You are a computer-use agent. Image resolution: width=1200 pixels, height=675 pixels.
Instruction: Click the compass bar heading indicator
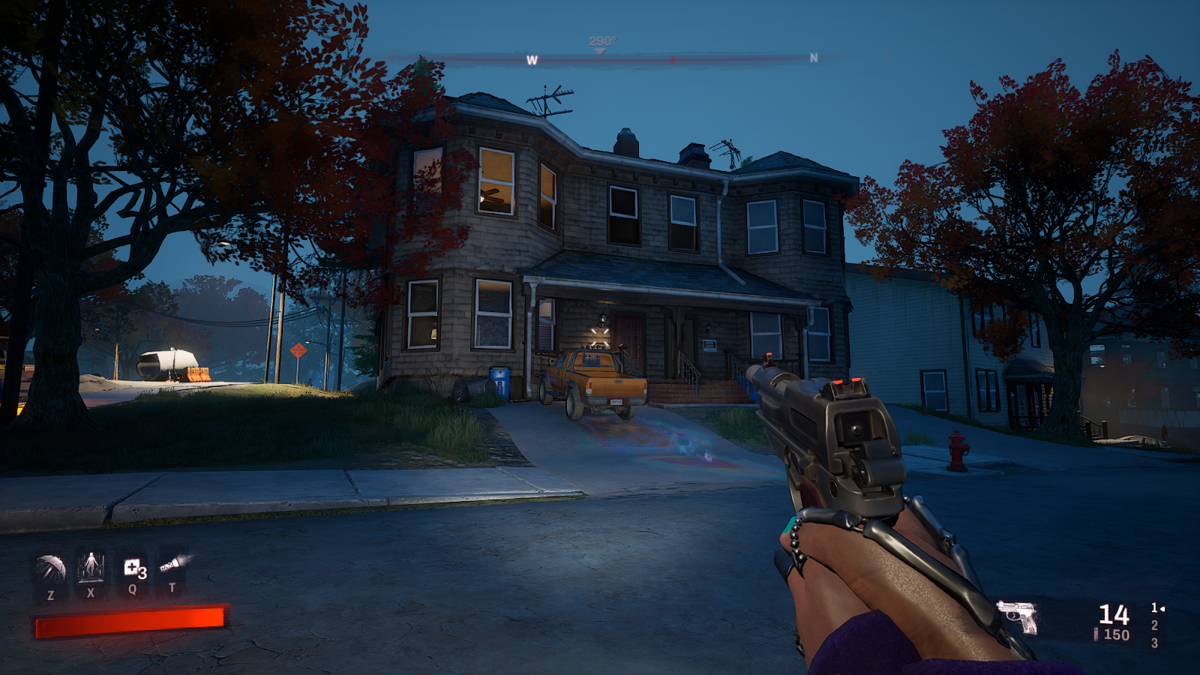tap(601, 43)
